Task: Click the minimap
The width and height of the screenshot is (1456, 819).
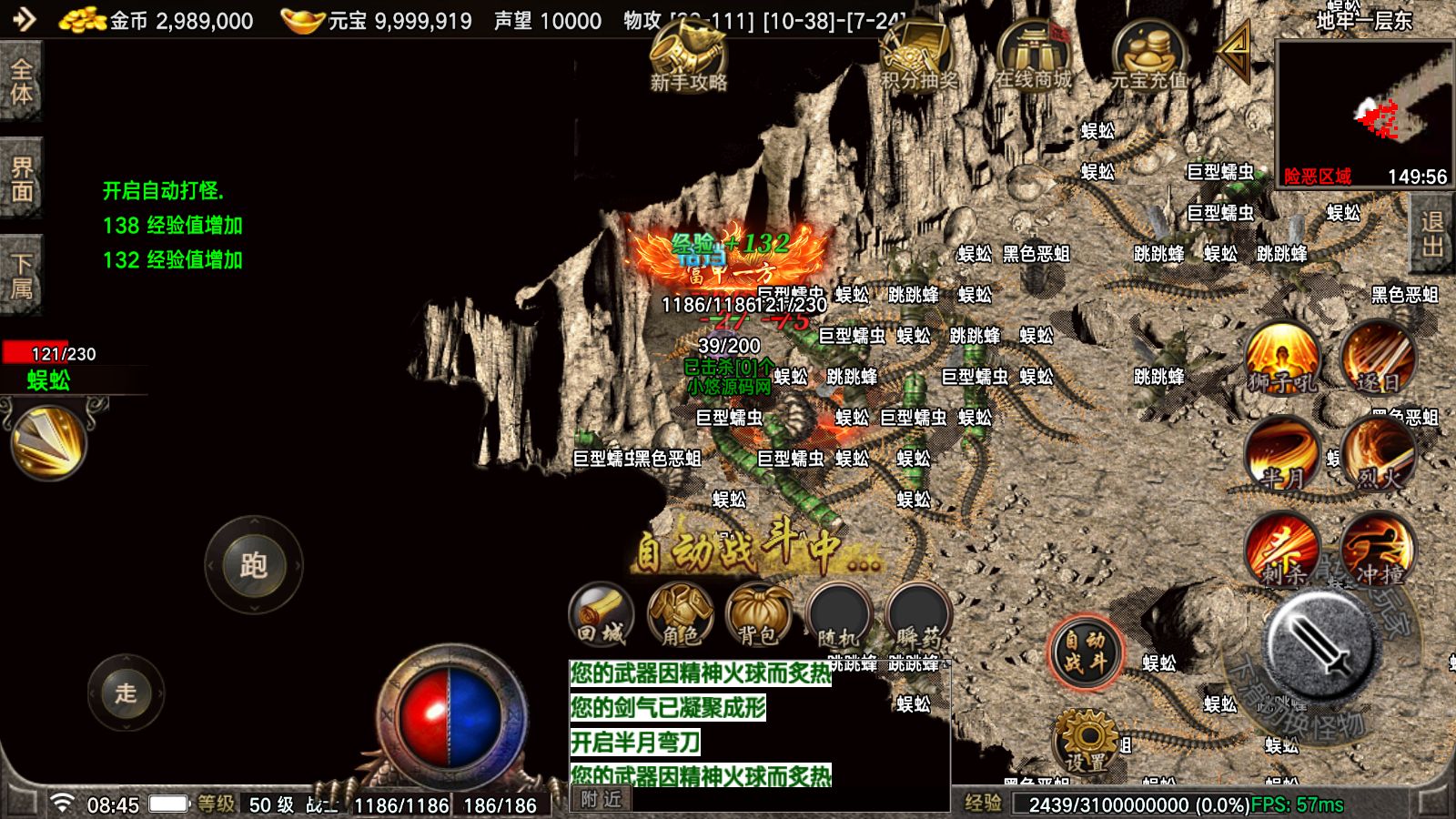Action: tap(1364, 113)
